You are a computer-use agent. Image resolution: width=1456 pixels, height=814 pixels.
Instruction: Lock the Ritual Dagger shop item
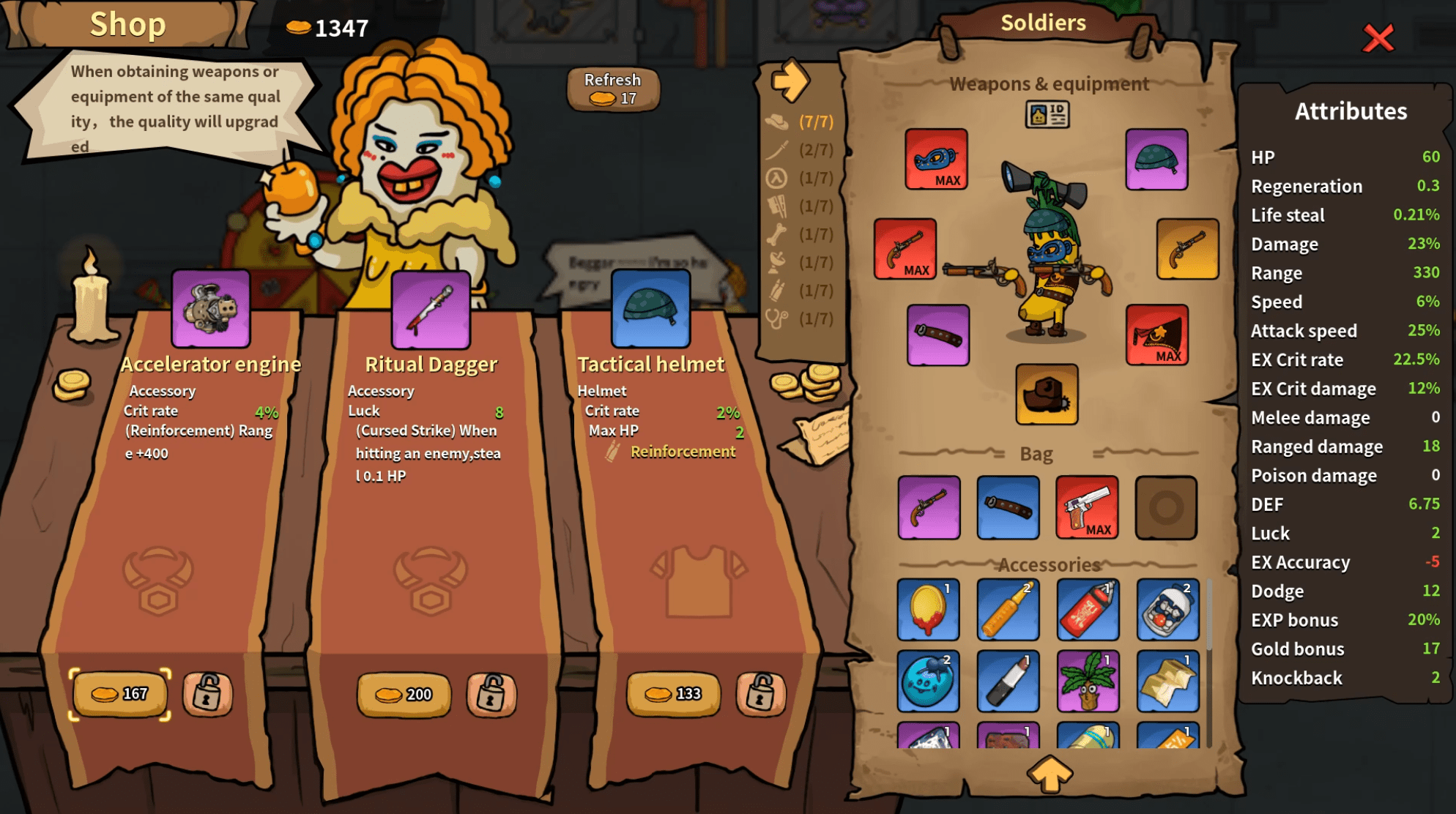click(491, 693)
